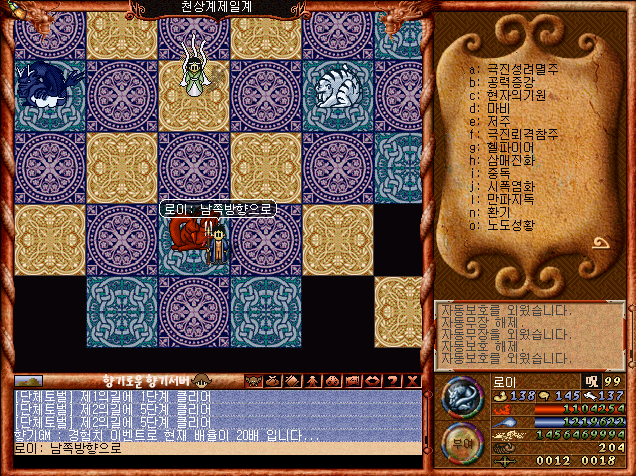Close using the X toolbar button
Viewport: 636px width, 476px height.
[x=412, y=380]
